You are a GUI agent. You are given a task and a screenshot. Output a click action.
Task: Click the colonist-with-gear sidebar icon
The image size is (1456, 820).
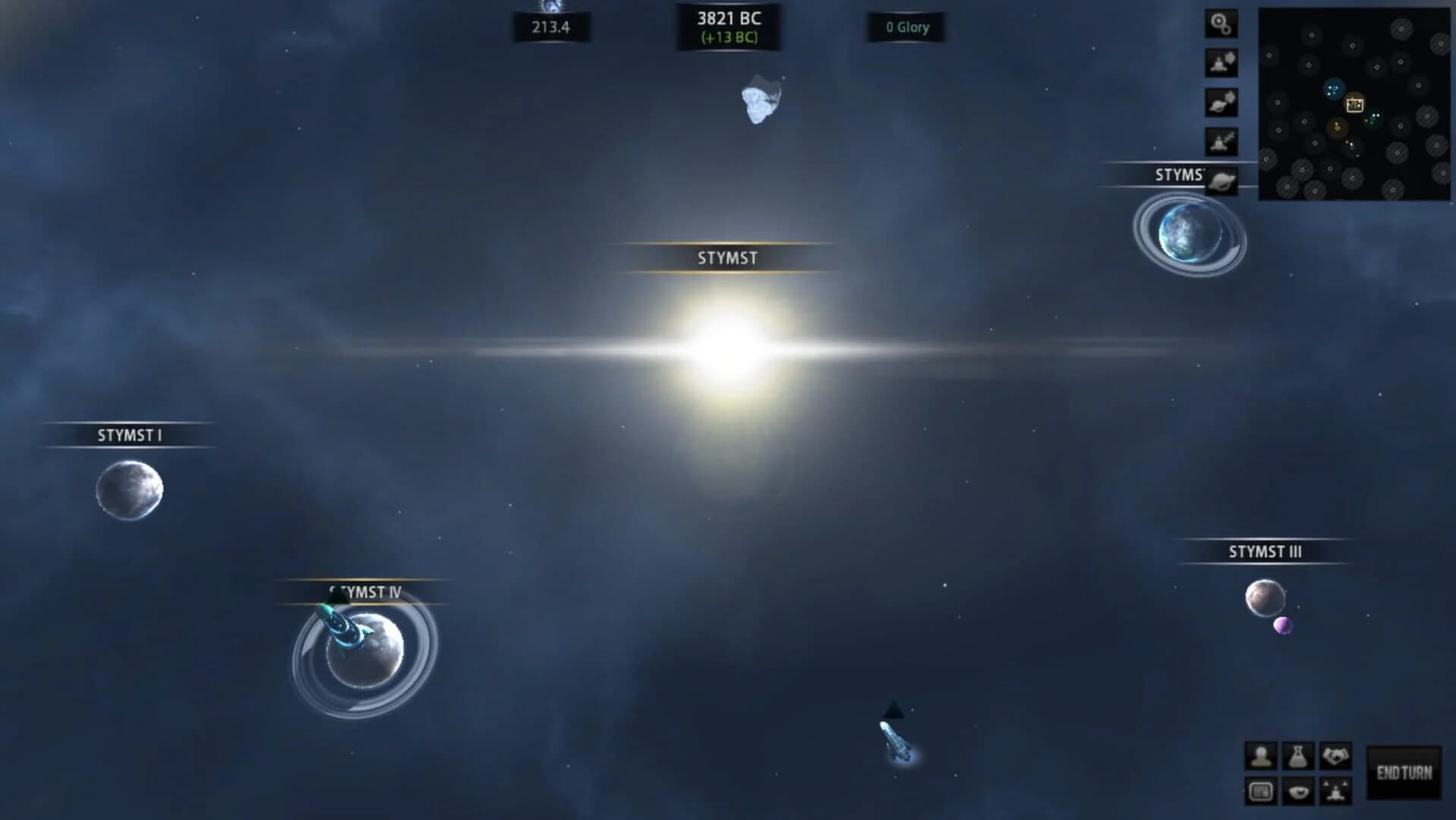(x=1220, y=62)
